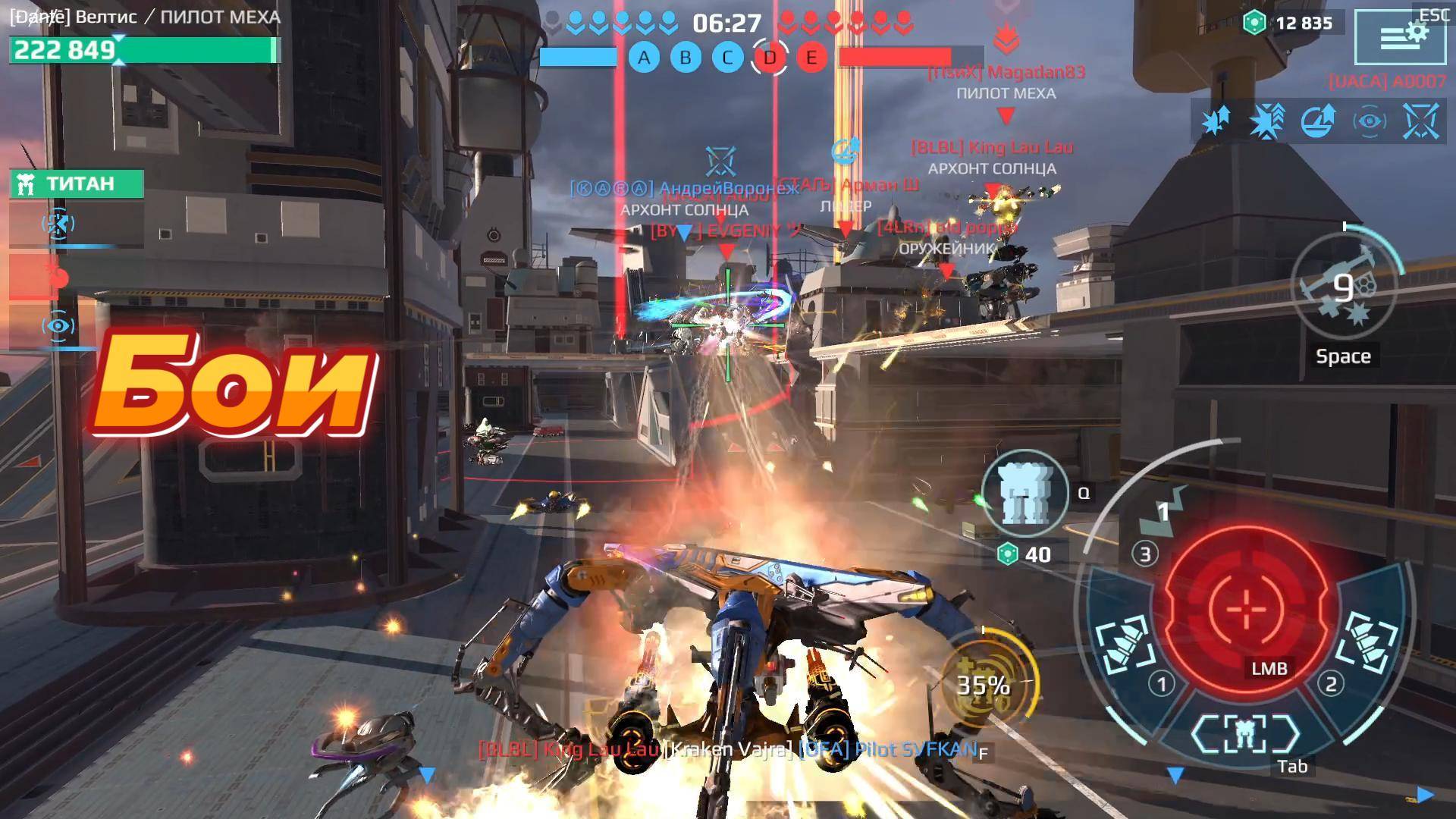Select beacon A indicator
This screenshot has height=819, width=1456.
(x=644, y=58)
